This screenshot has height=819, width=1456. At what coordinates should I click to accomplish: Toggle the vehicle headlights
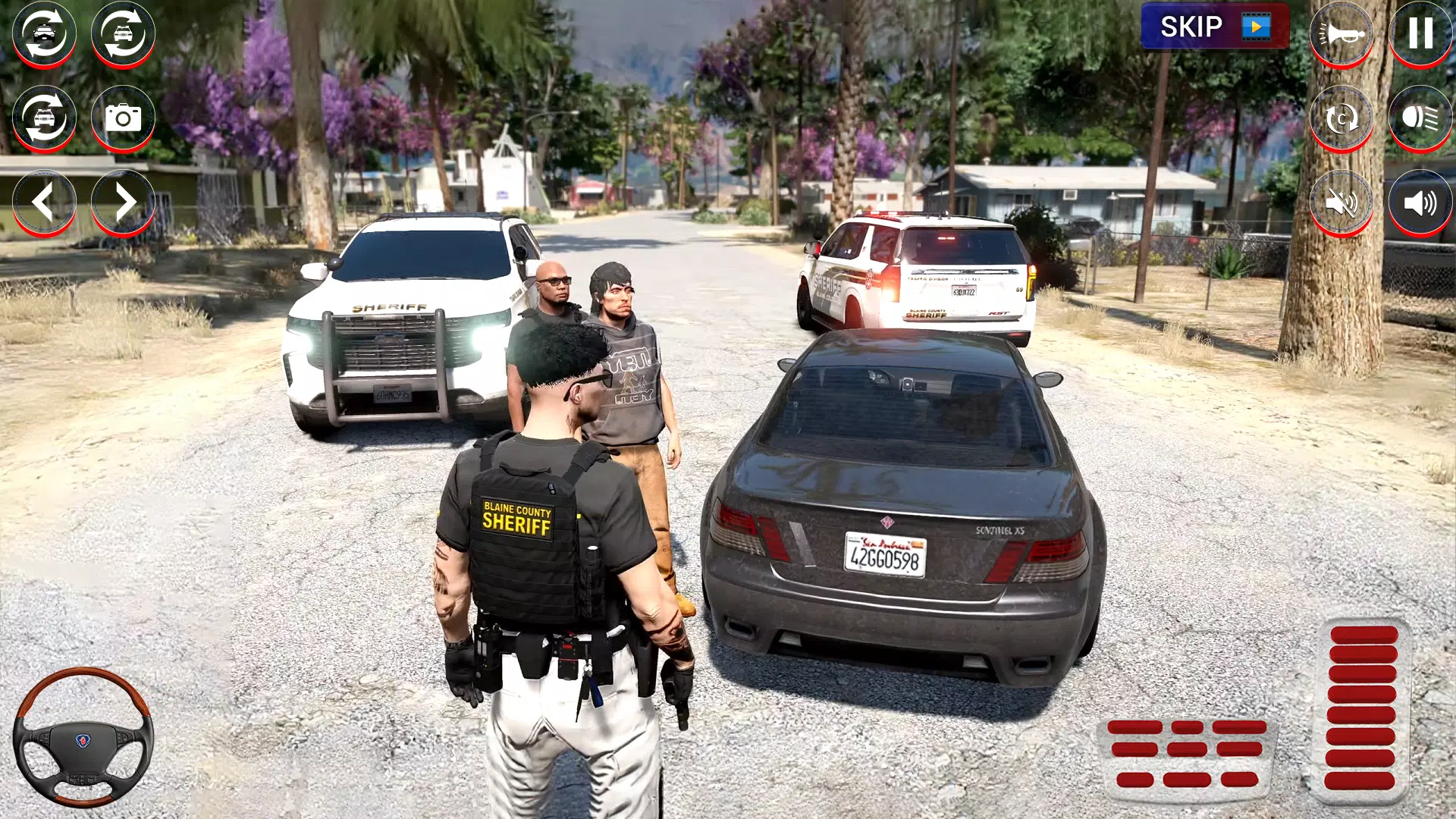1420,118
